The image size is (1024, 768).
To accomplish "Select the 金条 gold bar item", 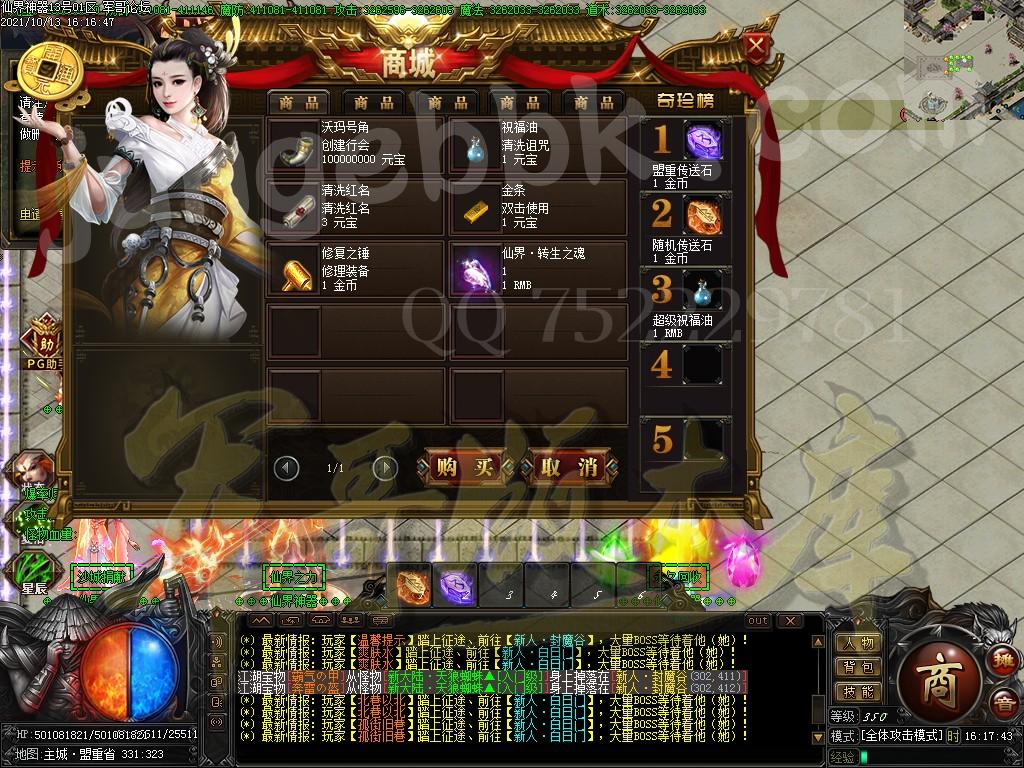I will [x=474, y=209].
